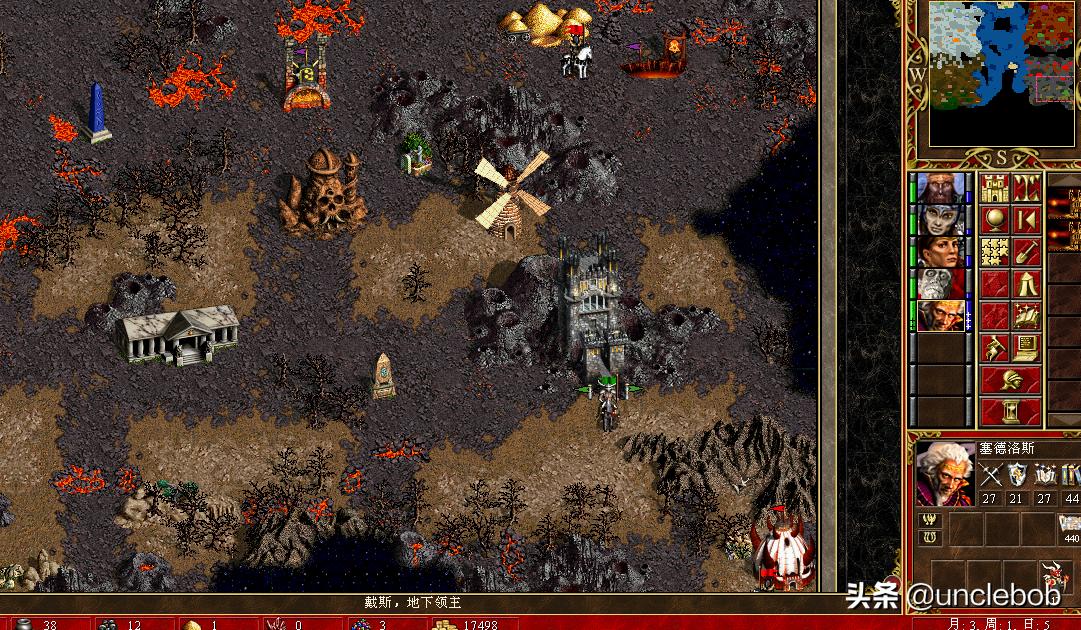Screen dimensions: 1081x630
Task: End the turn with the hourglass button
Action: (x=1011, y=411)
